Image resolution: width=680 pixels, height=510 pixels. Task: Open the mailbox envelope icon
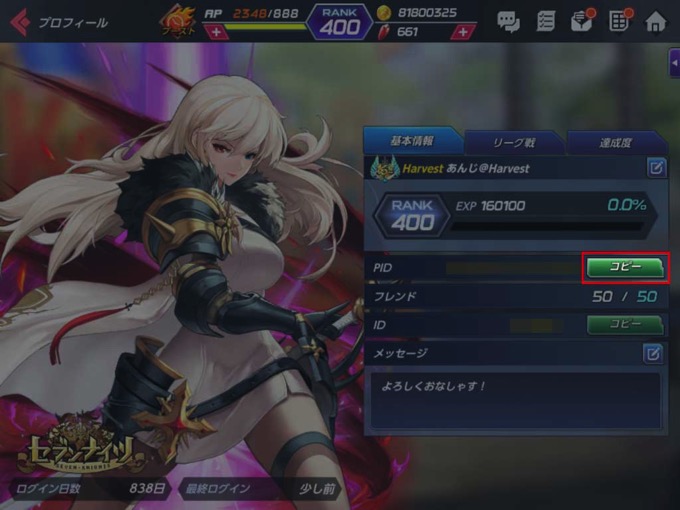pyautogui.click(x=582, y=21)
